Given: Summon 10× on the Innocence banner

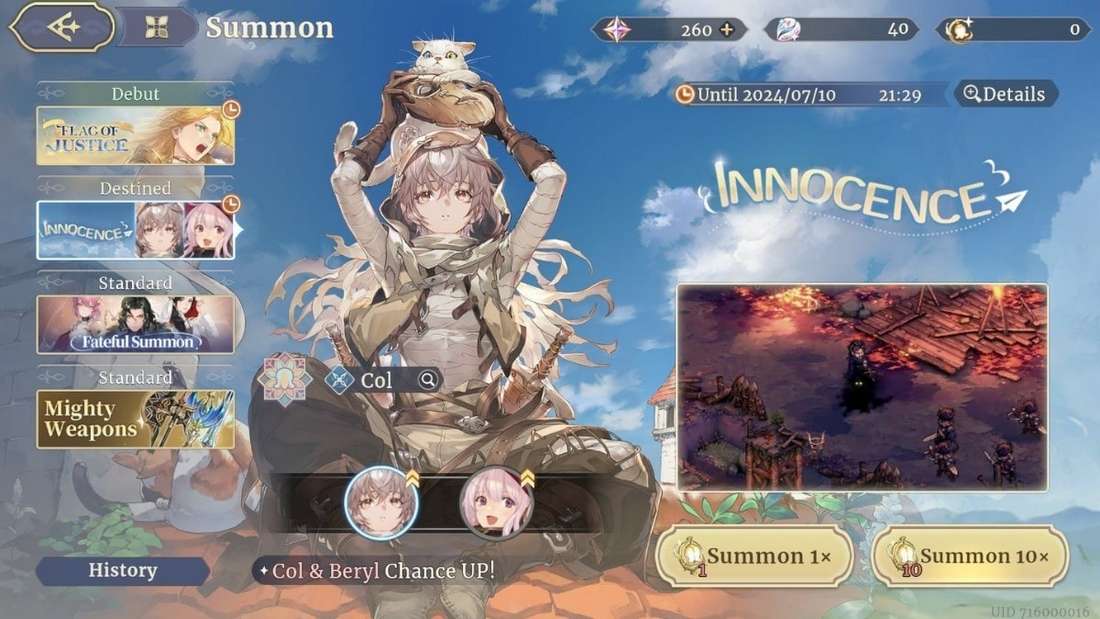Looking at the screenshot, I should [x=970, y=556].
